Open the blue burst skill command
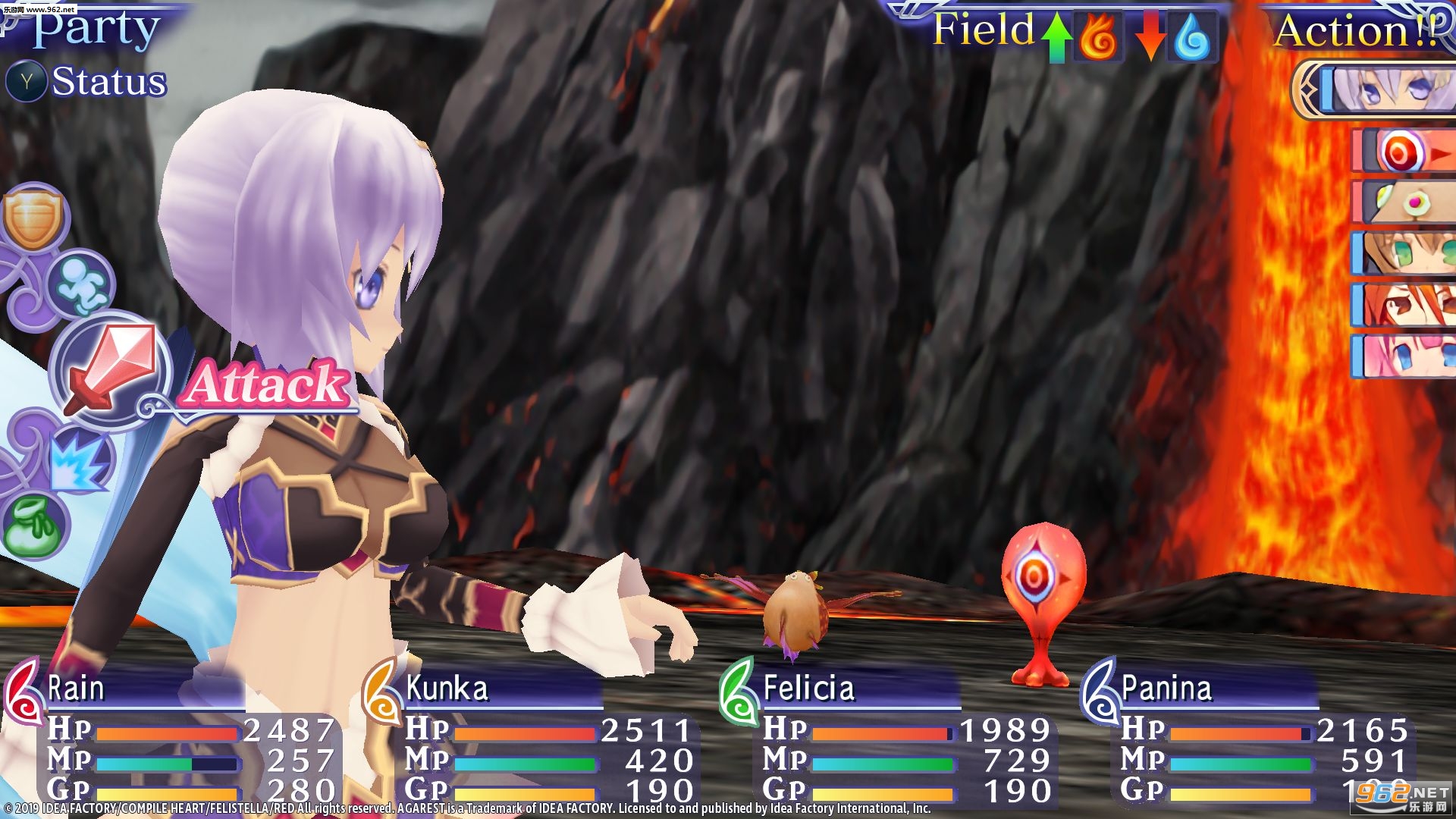1456x819 pixels. 79,460
